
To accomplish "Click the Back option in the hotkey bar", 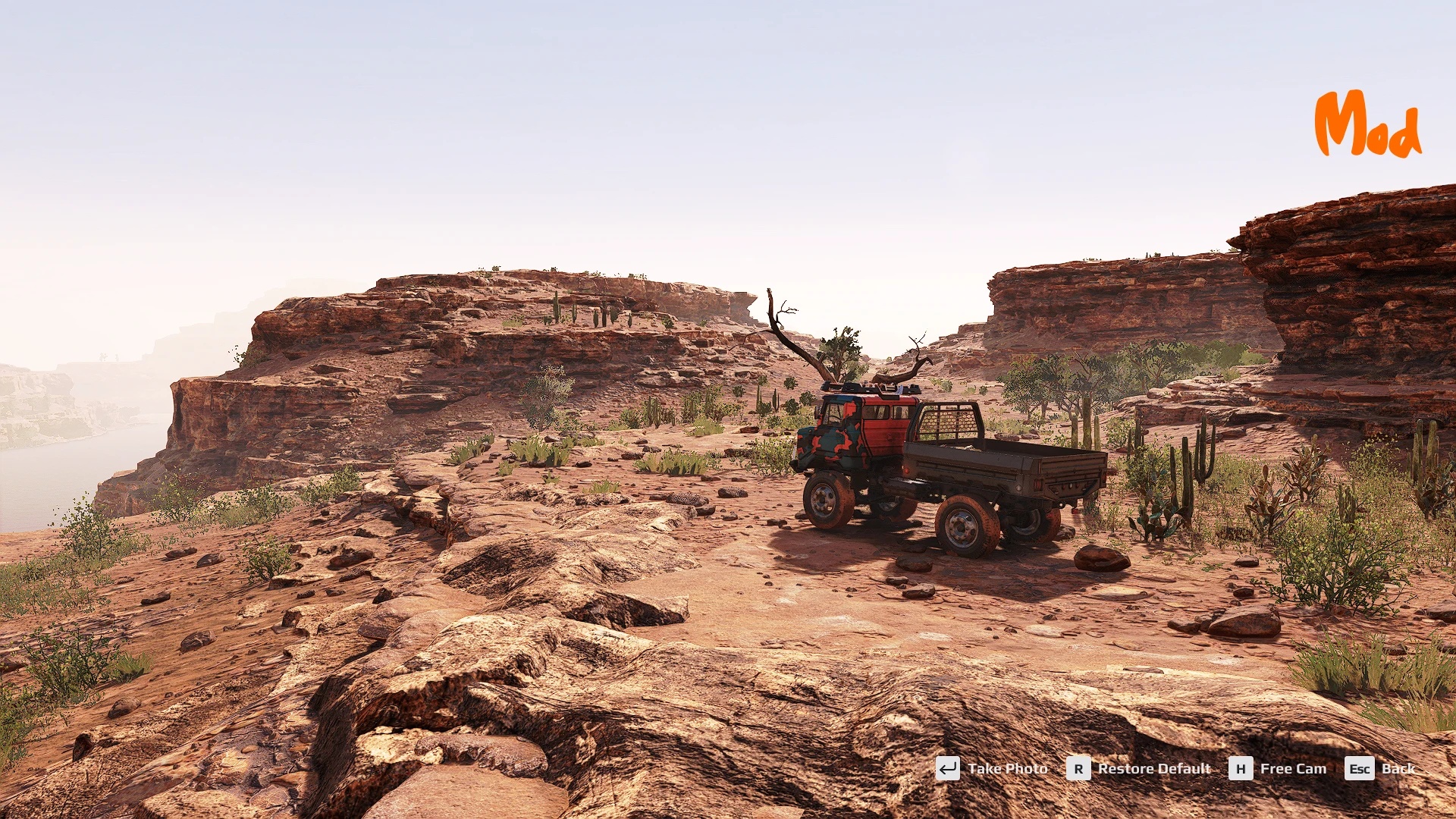I will click(1399, 768).
